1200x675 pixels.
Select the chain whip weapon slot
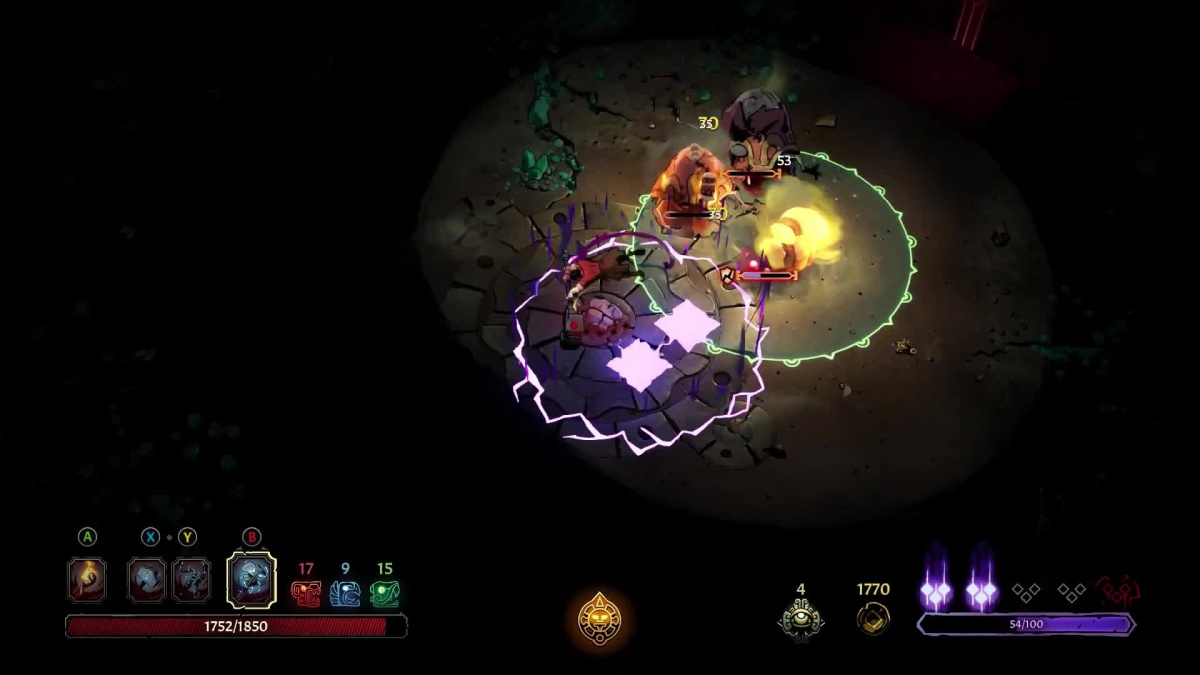tap(191, 579)
